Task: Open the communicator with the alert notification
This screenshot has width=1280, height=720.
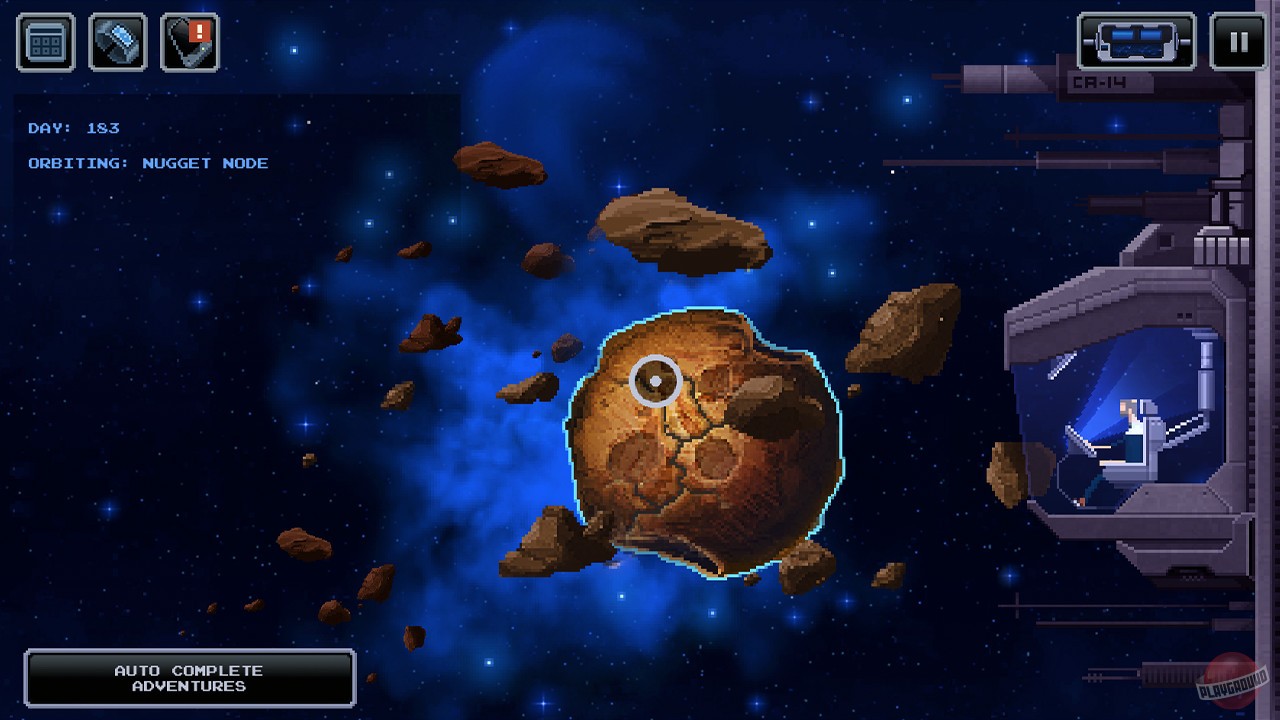Action: click(188, 43)
